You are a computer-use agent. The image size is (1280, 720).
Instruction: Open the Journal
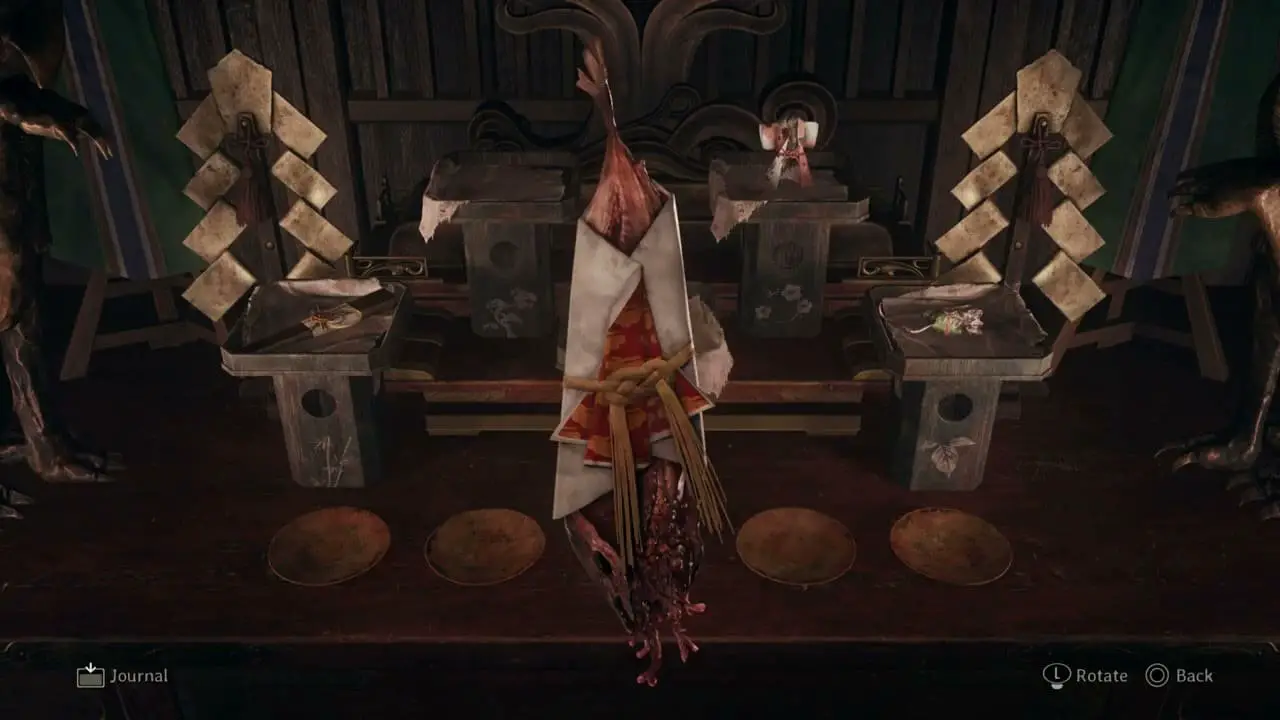(x=123, y=676)
